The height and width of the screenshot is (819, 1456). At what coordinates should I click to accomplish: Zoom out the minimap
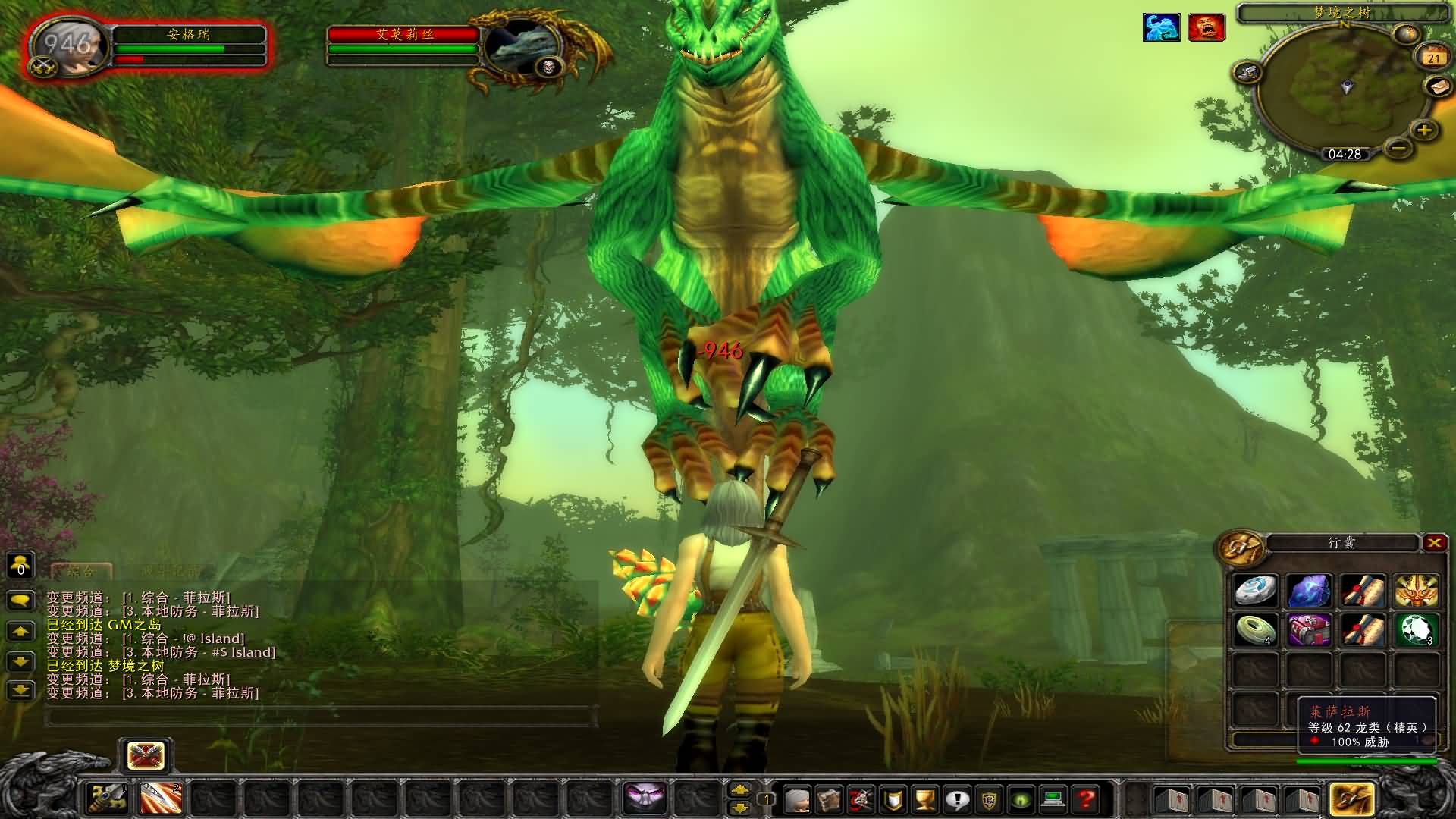pyautogui.click(x=1400, y=146)
